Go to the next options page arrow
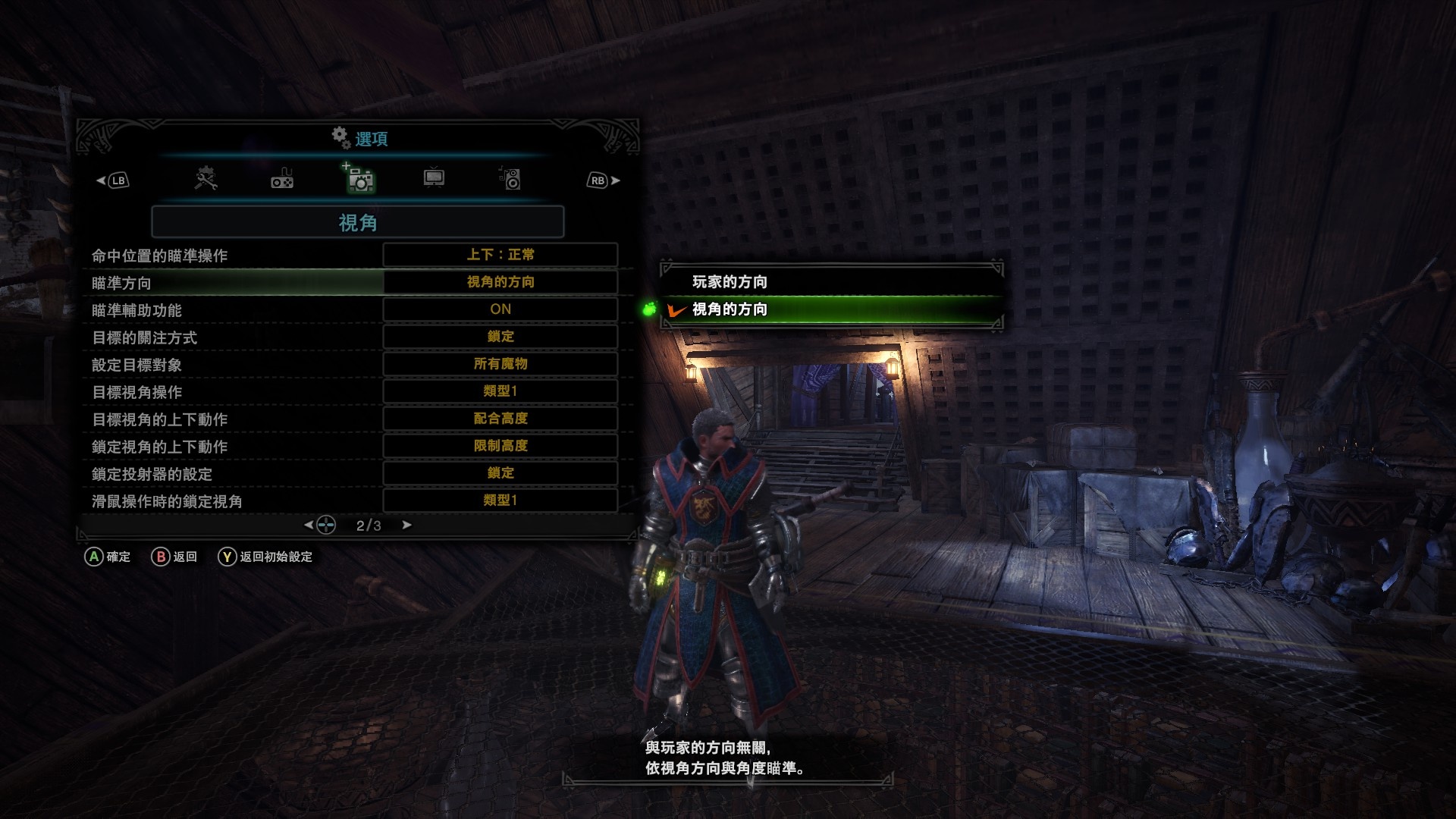 (407, 525)
